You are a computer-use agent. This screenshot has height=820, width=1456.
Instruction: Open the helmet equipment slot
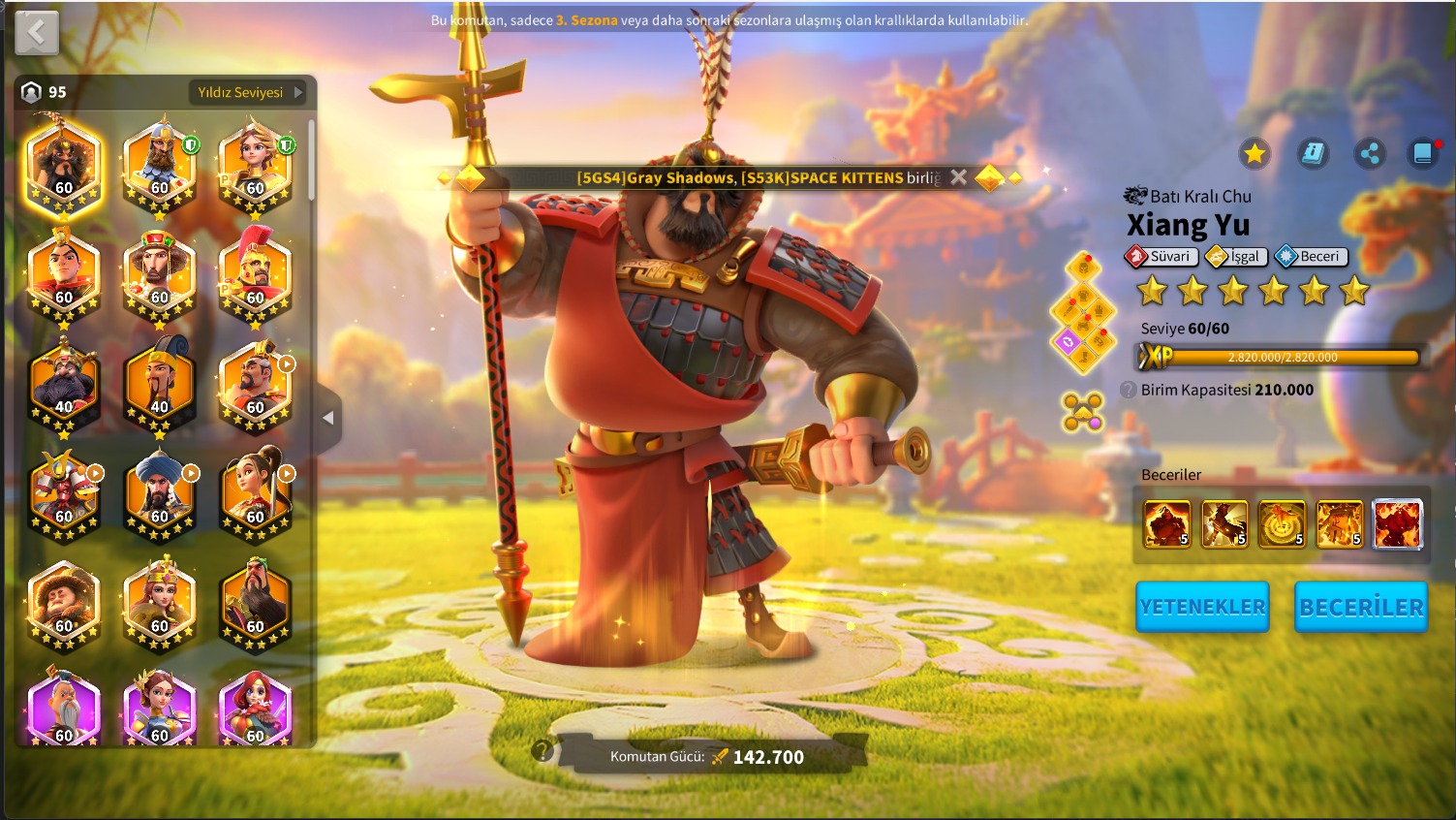coord(1083,268)
